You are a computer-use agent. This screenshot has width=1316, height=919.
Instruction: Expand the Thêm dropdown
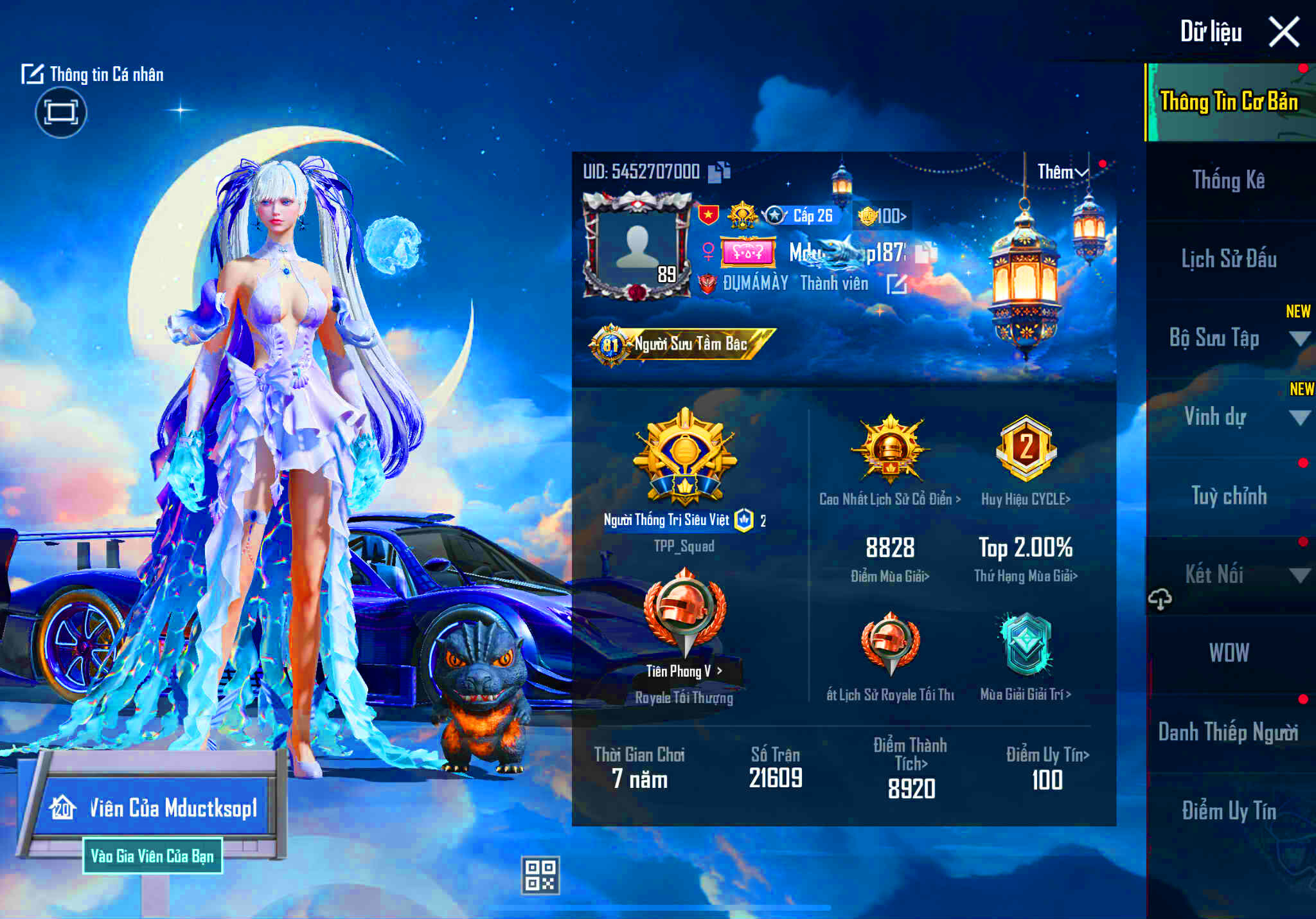coord(1062,171)
